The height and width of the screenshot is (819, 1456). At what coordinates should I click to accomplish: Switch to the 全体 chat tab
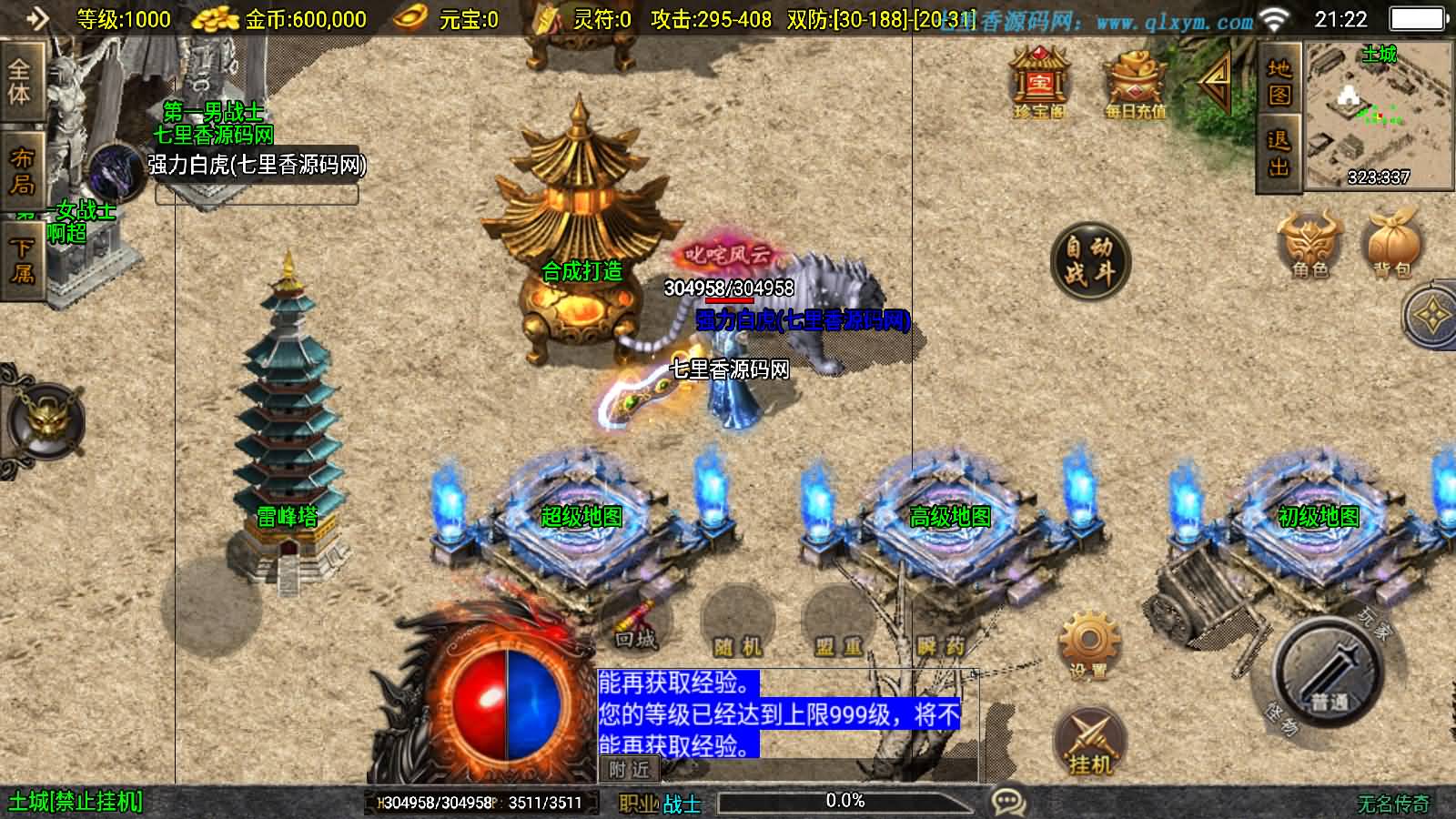(x=20, y=80)
